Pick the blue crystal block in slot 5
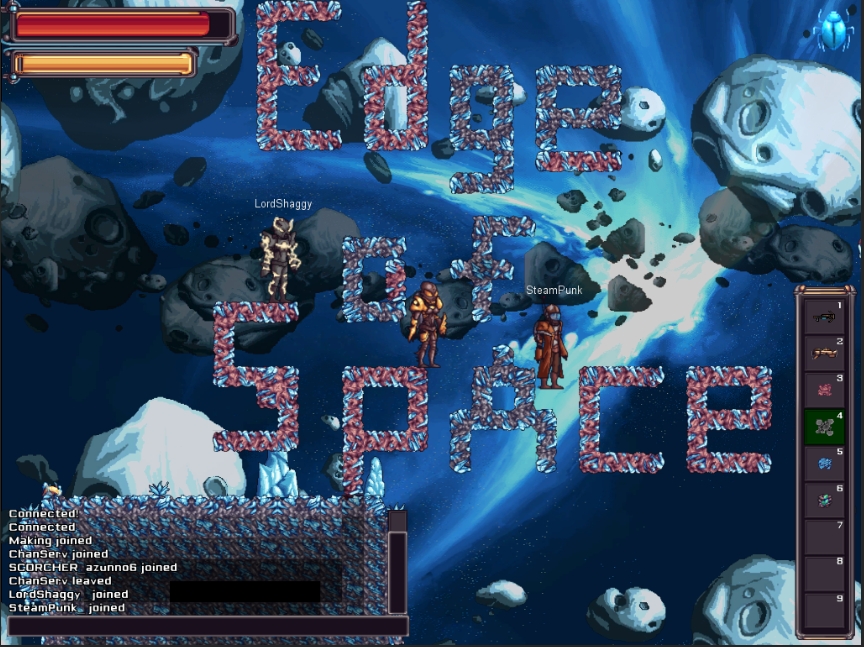Viewport: 864px width, 647px height. click(x=825, y=462)
